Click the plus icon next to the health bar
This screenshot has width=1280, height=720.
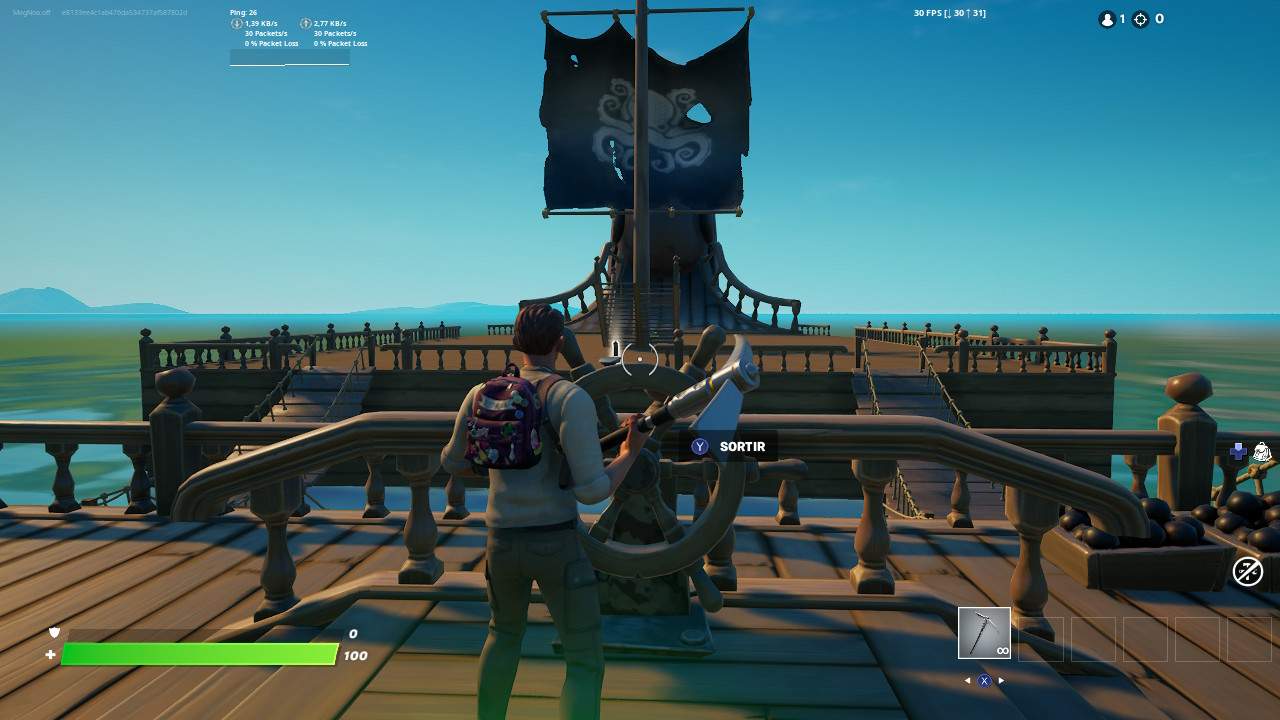(x=48, y=656)
